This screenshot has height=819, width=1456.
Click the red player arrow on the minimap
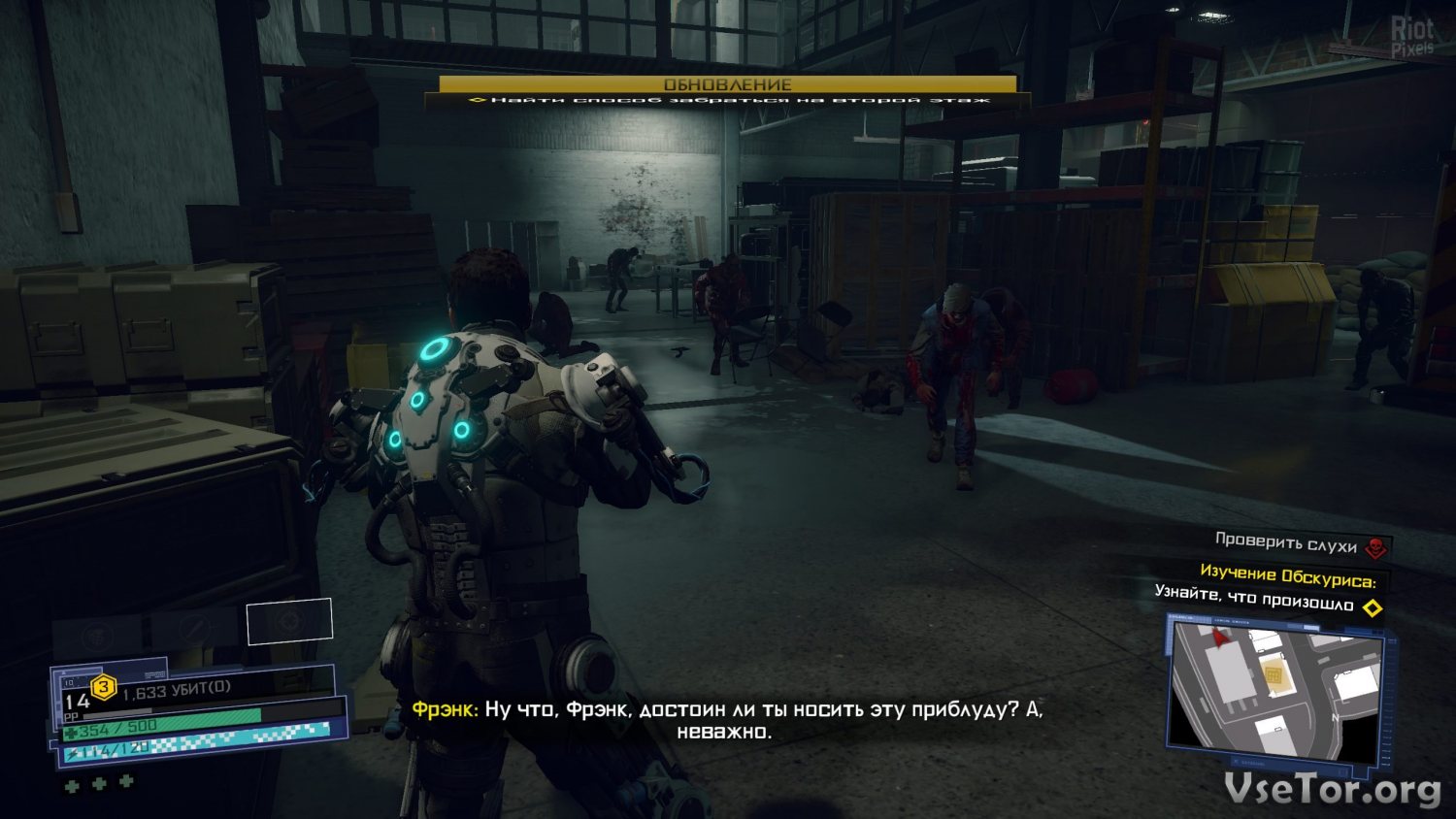tap(1220, 636)
